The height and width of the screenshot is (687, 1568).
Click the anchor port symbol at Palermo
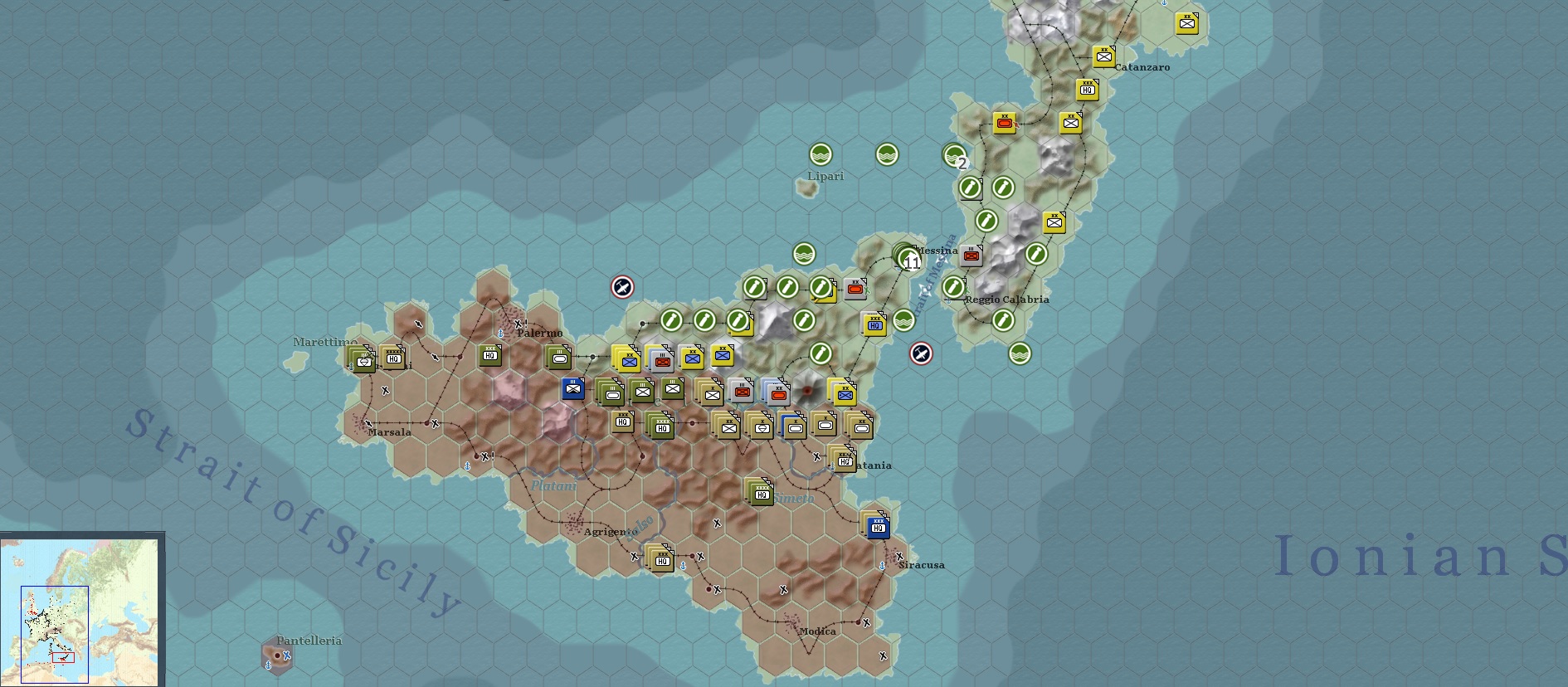point(501,334)
